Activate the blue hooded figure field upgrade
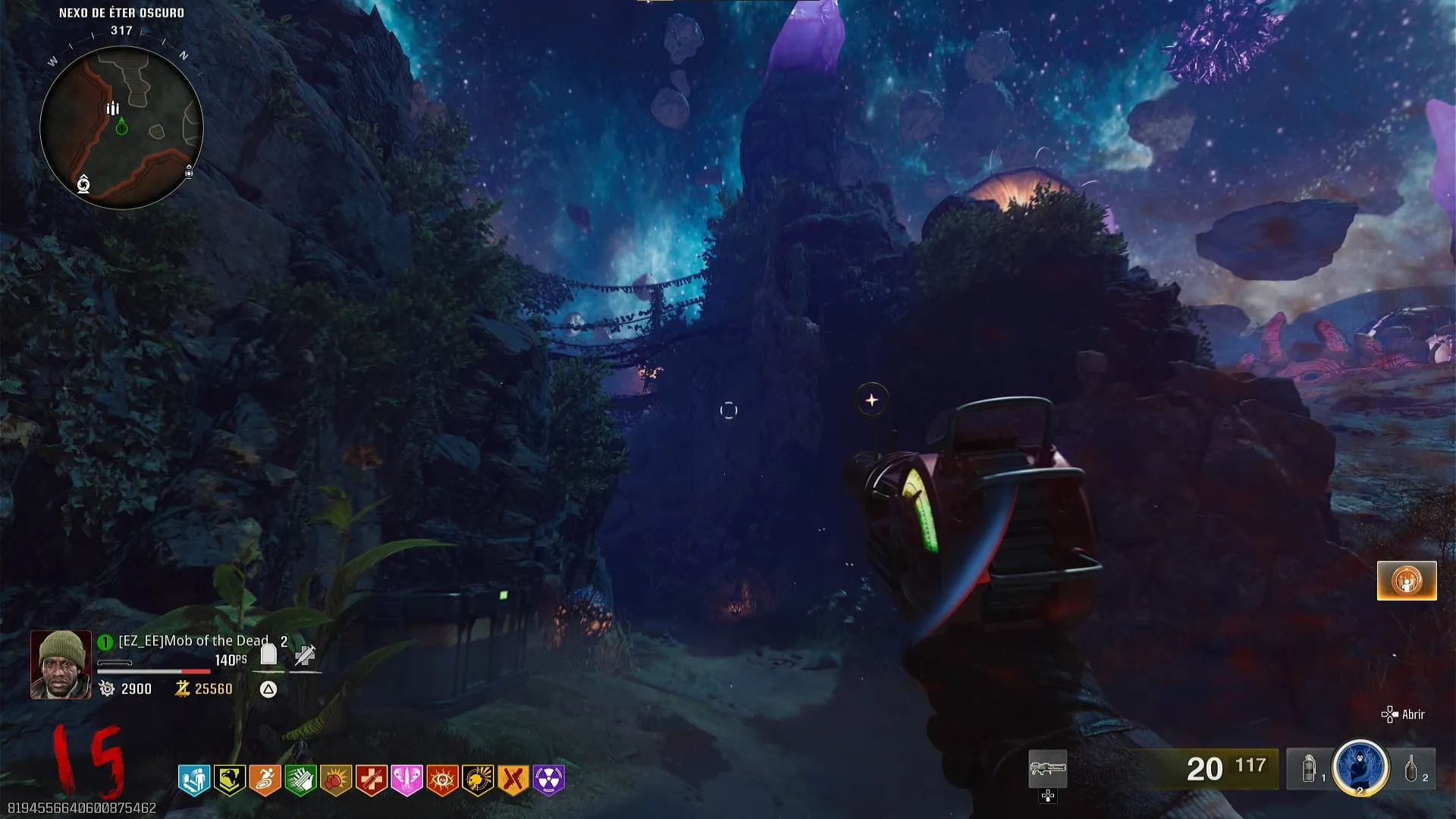The height and width of the screenshot is (819, 1456). click(1360, 767)
